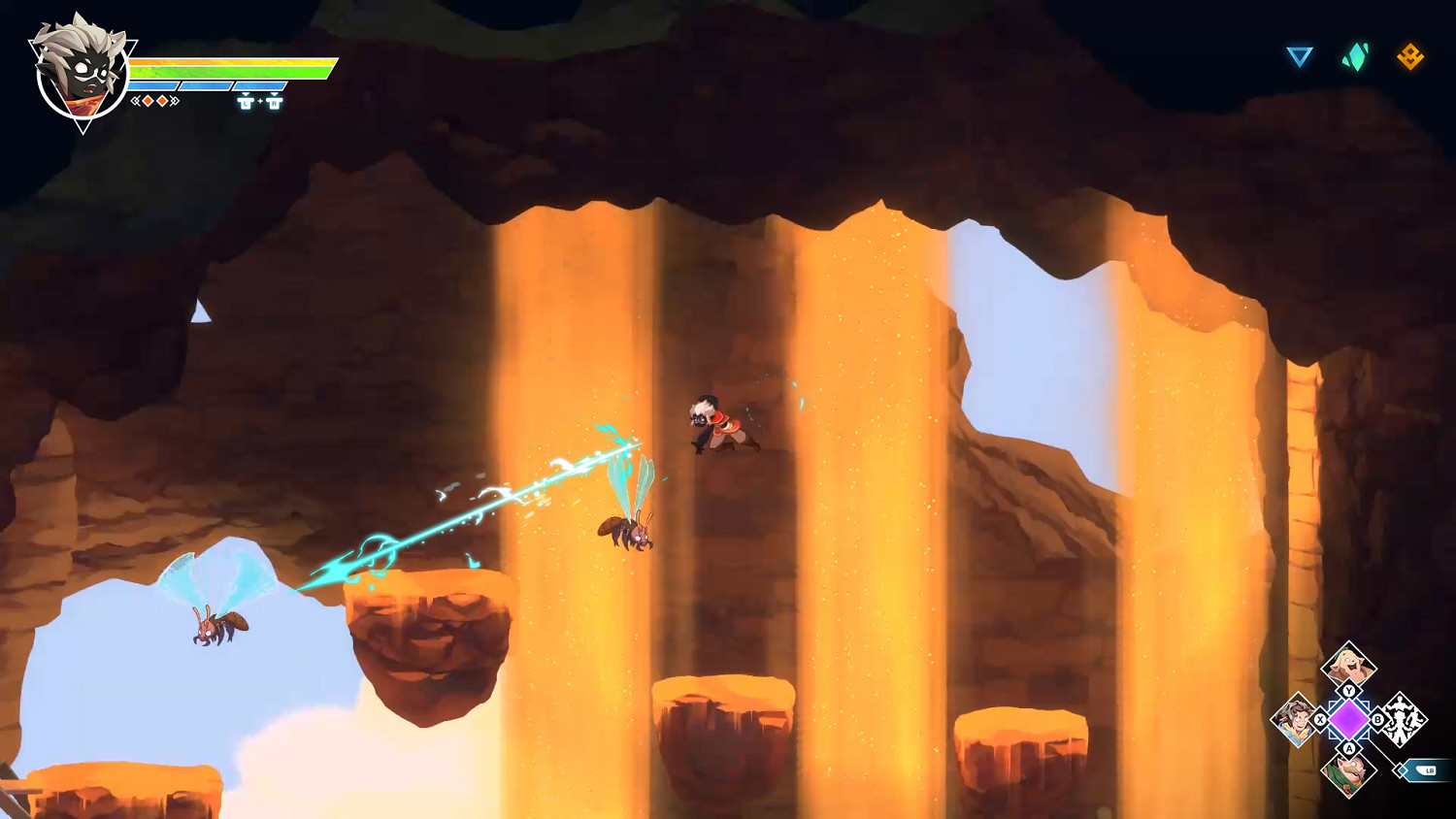Viewport: 1456px width, 819px height.
Task: Click the right chevron arrows beside the combo diamonds
Action: point(174,101)
